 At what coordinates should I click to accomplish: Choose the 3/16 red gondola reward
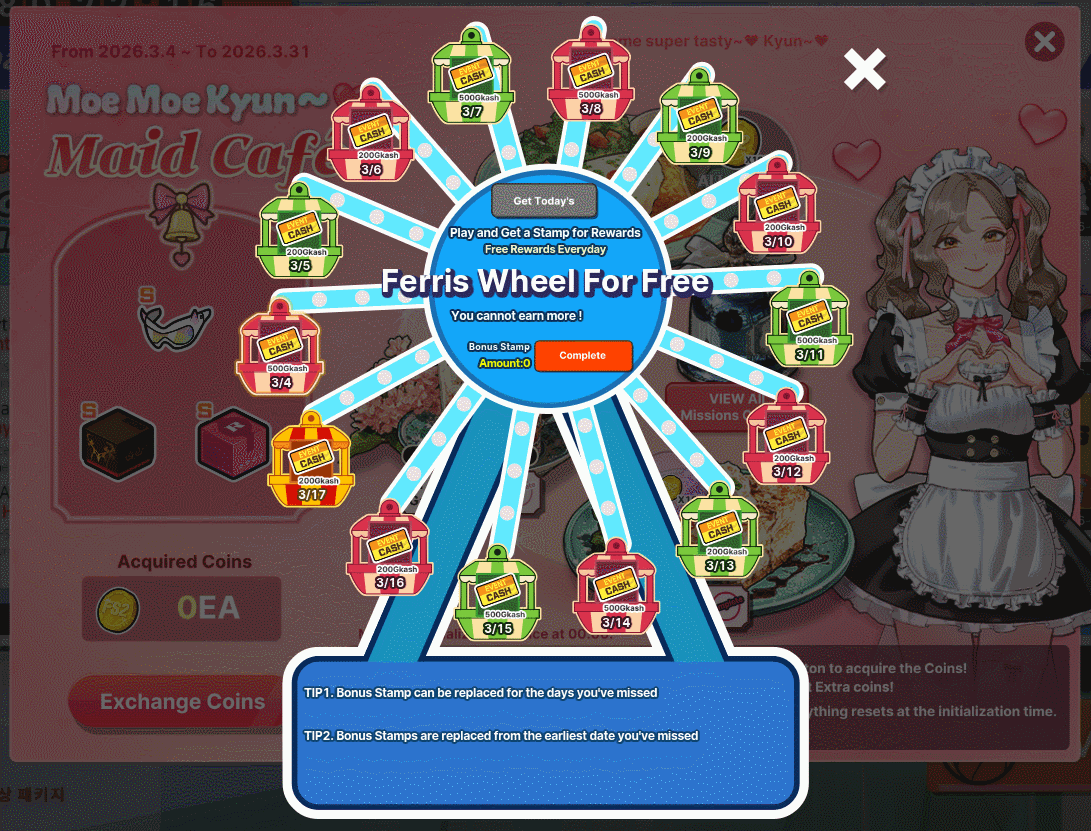click(x=390, y=551)
